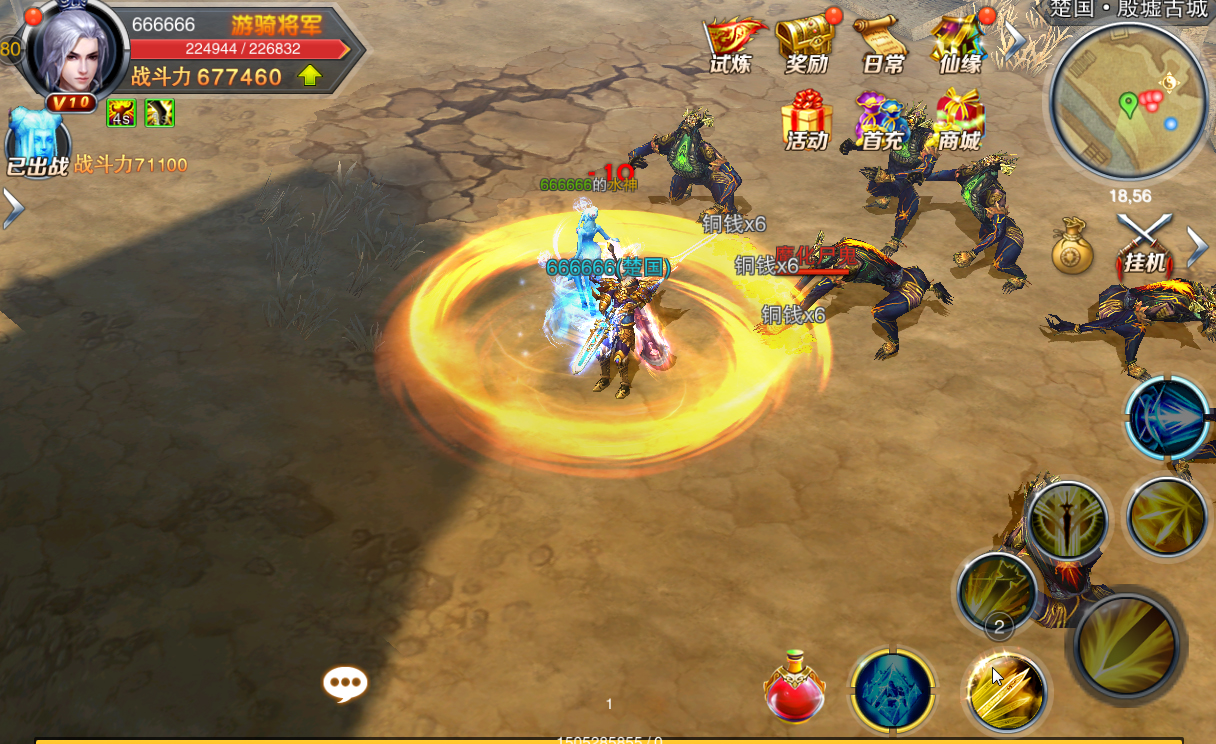
Task: Click the silver-haired character portrait
Action: tap(73, 52)
